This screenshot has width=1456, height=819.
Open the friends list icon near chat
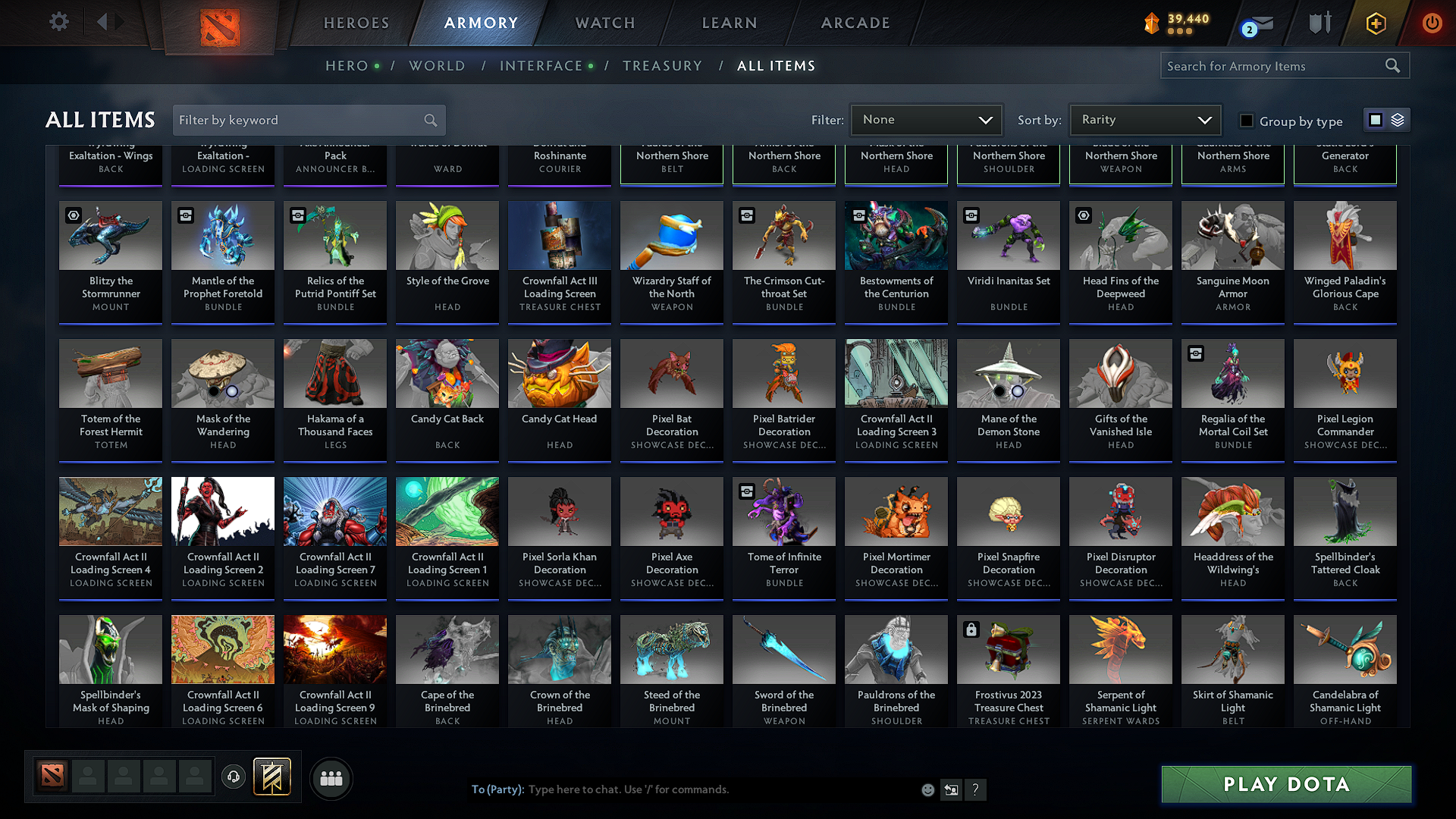pos(330,778)
